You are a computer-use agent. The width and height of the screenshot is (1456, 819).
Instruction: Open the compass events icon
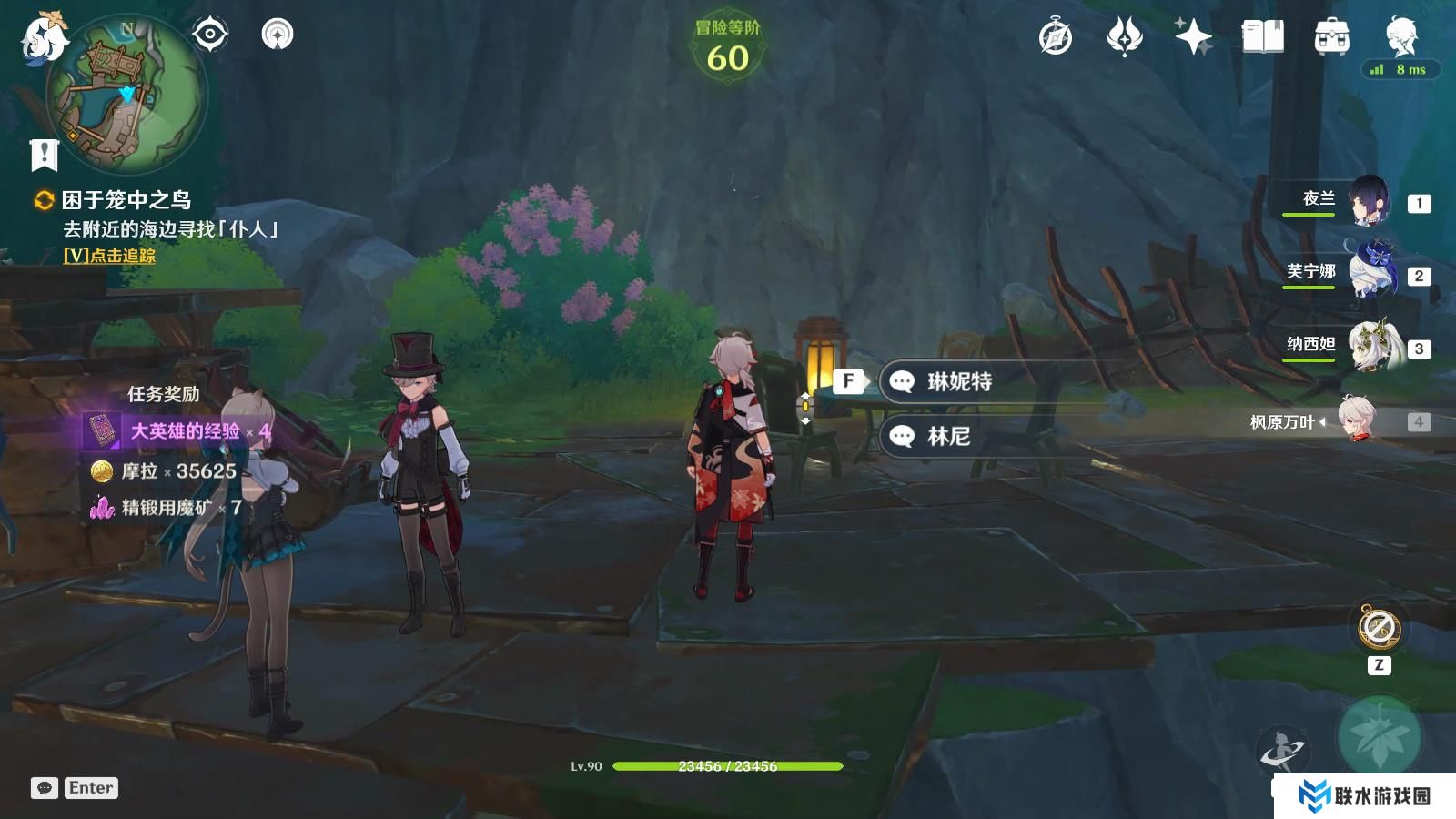tap(1056, 37)
